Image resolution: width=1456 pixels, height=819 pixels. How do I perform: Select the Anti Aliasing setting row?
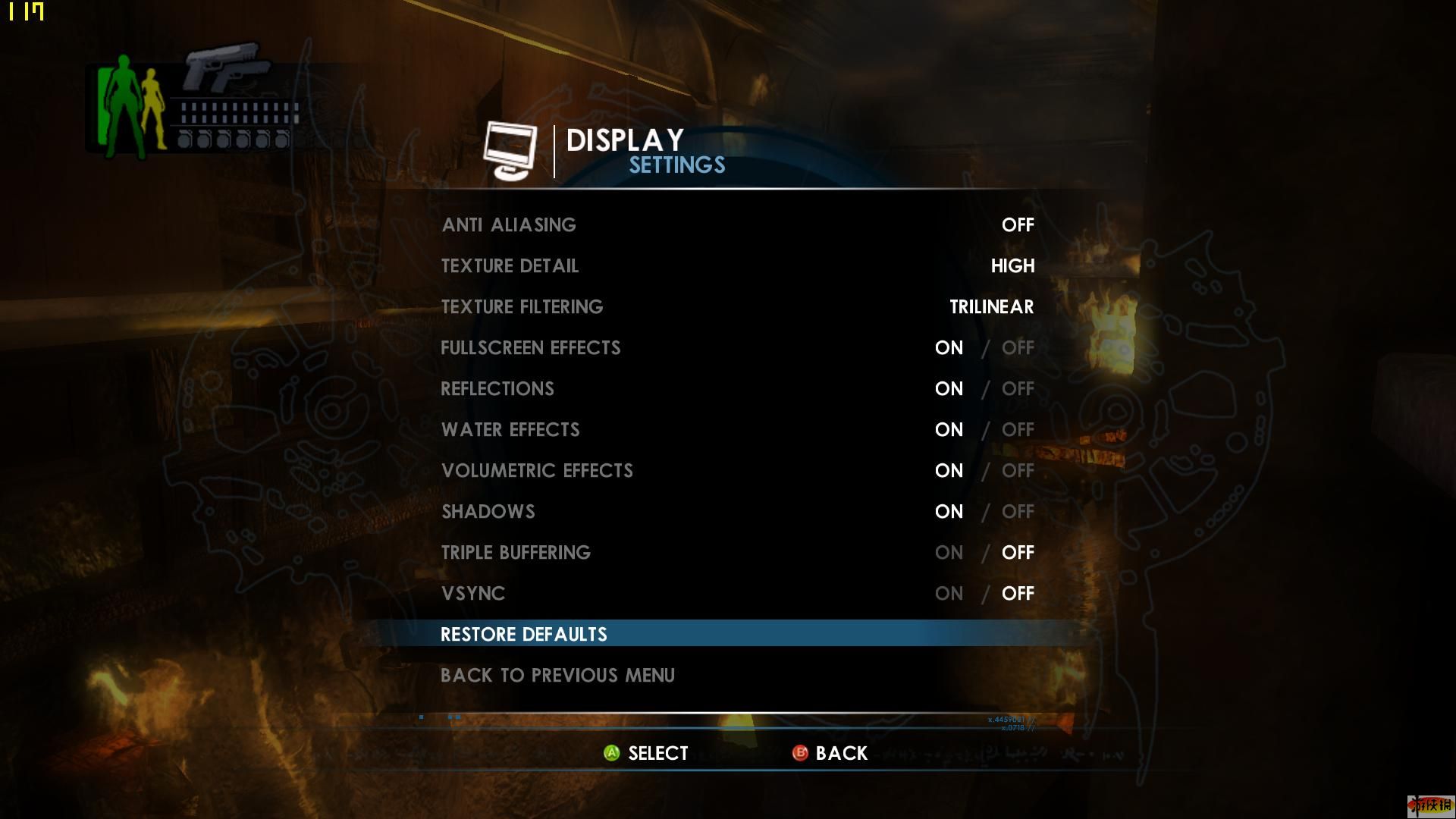click(x=509, y=225)
